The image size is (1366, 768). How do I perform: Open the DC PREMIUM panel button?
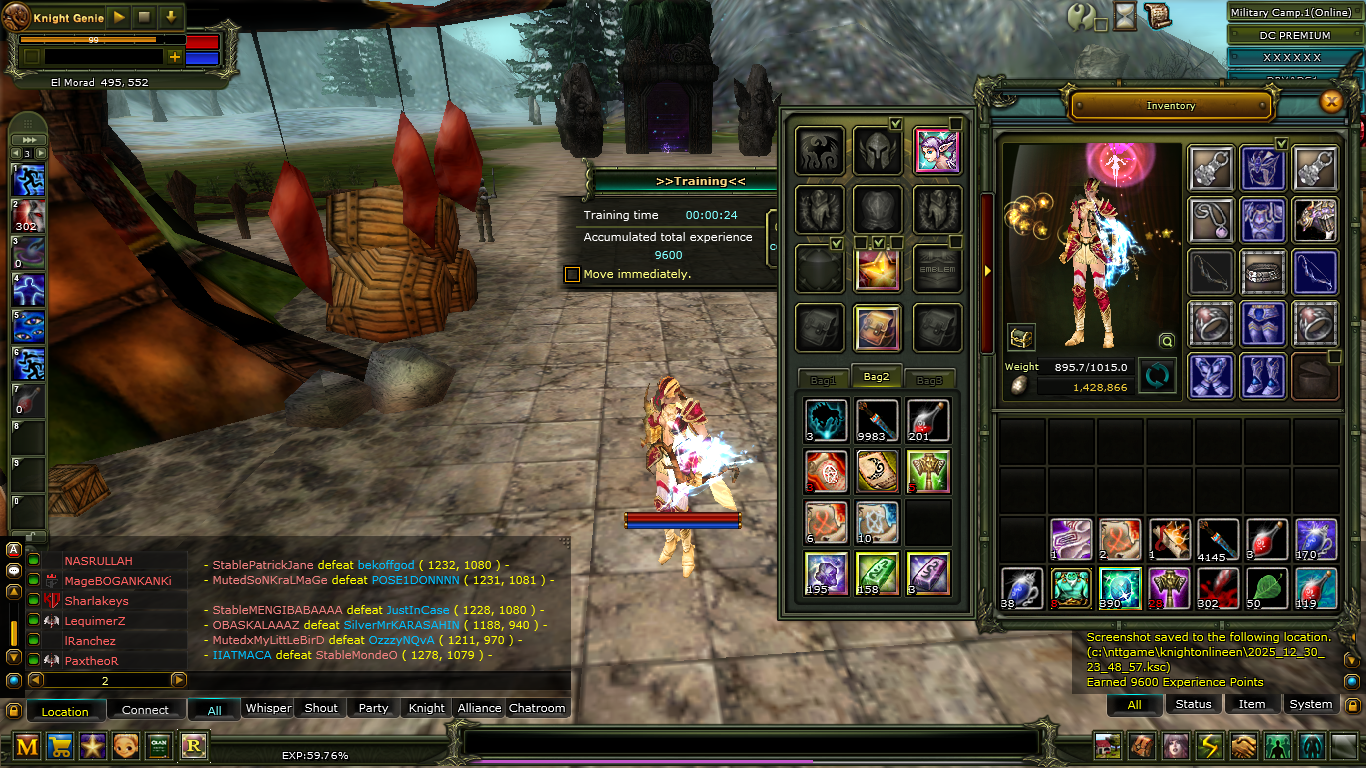(1294, 36)
